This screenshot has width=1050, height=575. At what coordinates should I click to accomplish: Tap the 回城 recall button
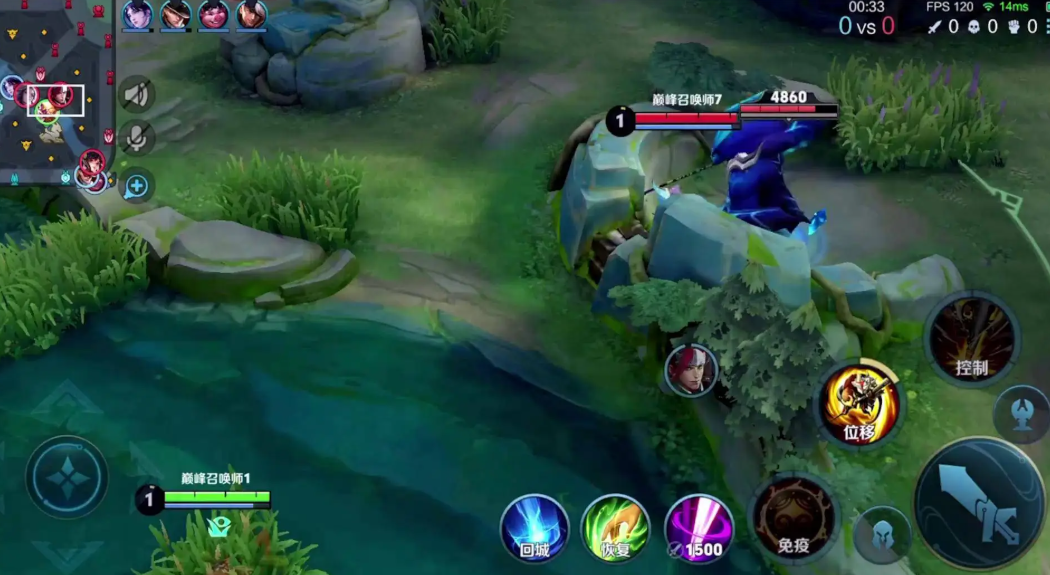(x=535, y=527)
